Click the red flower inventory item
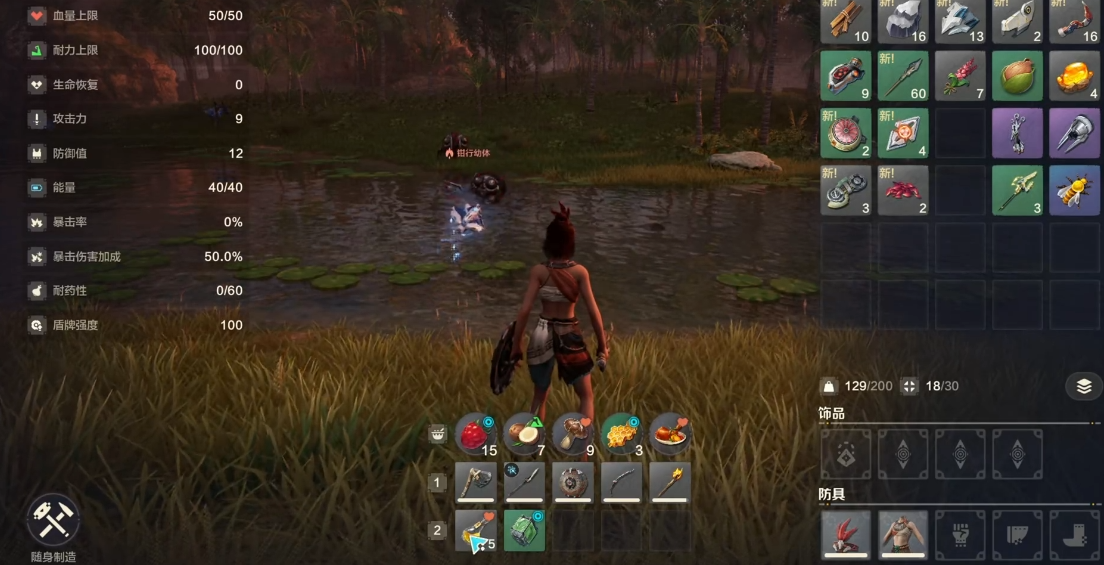Viewport: 1104px width, 565px height. pos(960,76)
